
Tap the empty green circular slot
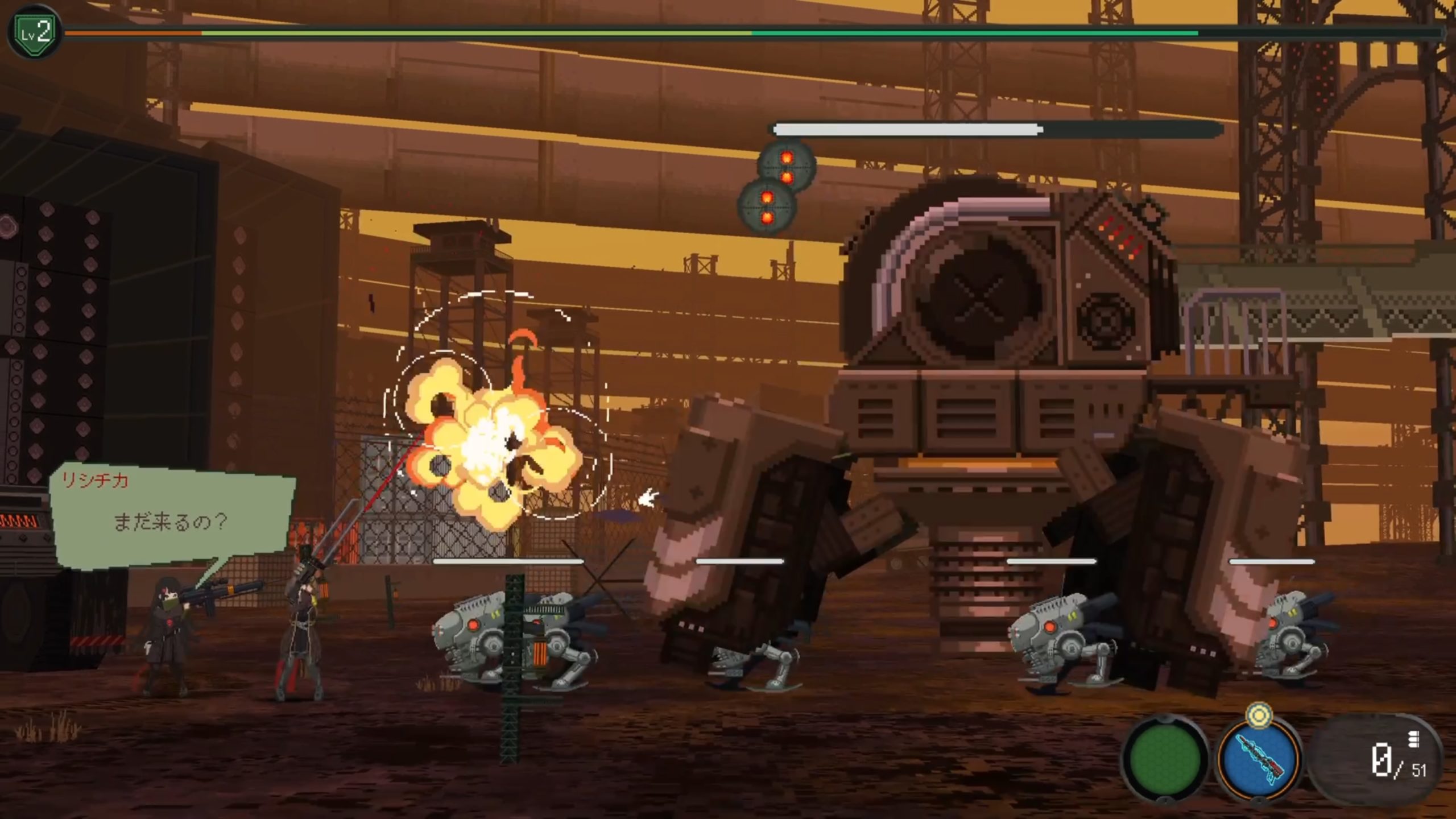click(x=1165, y=758)
